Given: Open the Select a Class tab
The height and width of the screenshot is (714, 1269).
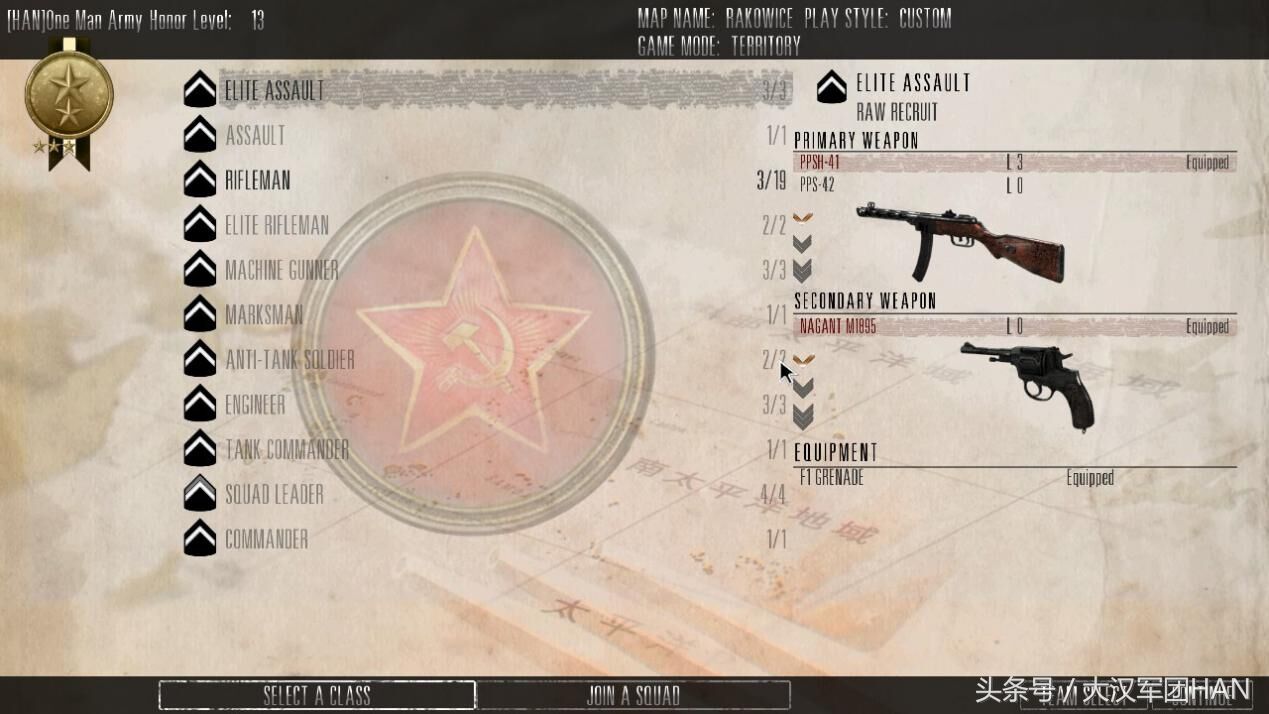Looking at the screenshot, I should [316, 695].
